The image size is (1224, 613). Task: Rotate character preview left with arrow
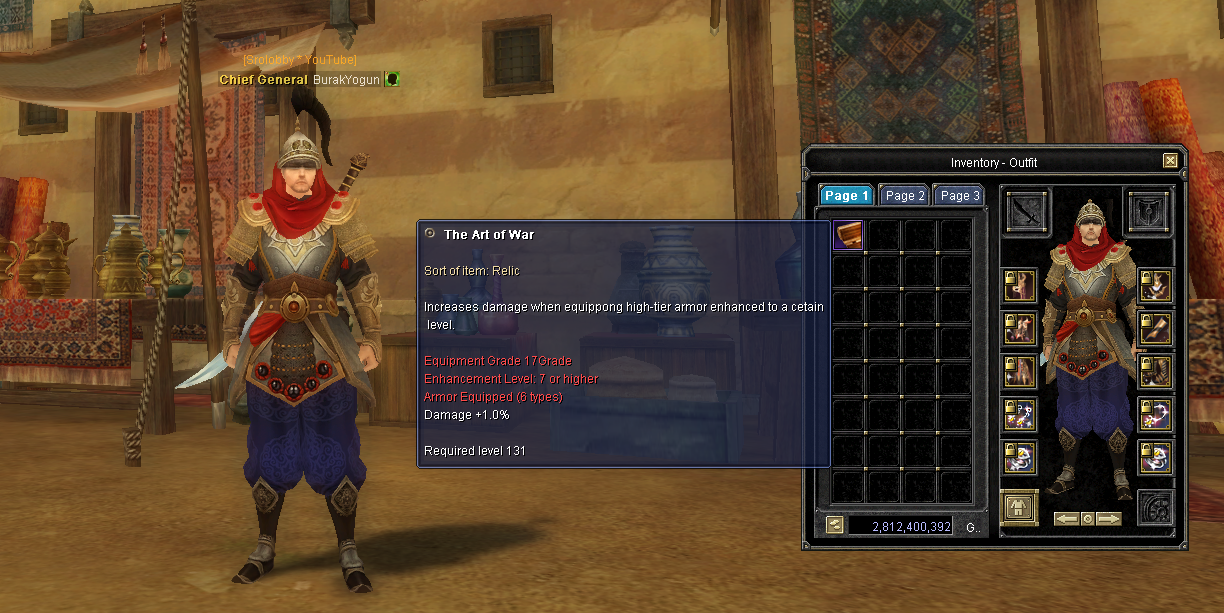point(1066,519)
